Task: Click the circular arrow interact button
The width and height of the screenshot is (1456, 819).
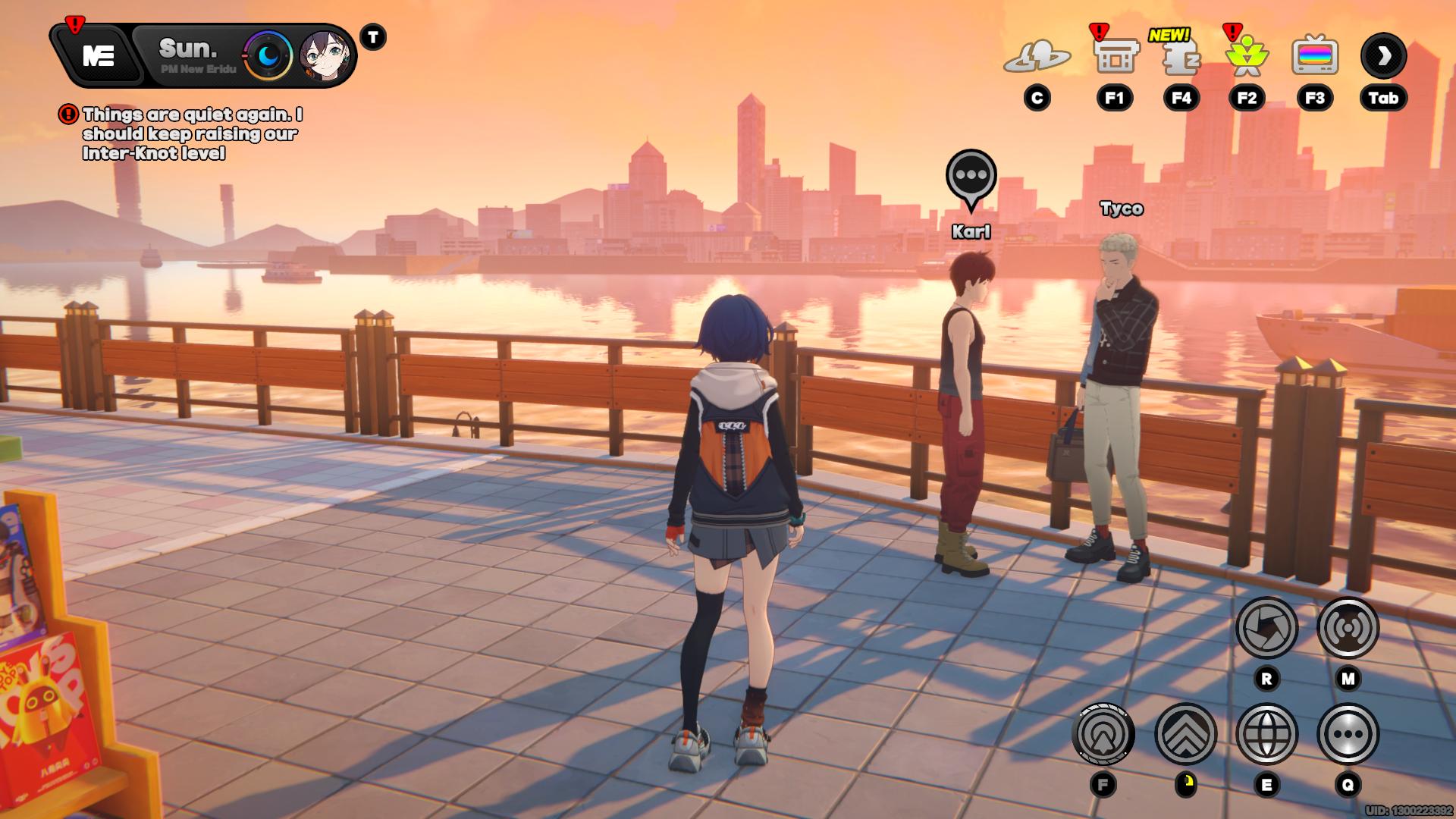Action: click(x=1103, y=734)
